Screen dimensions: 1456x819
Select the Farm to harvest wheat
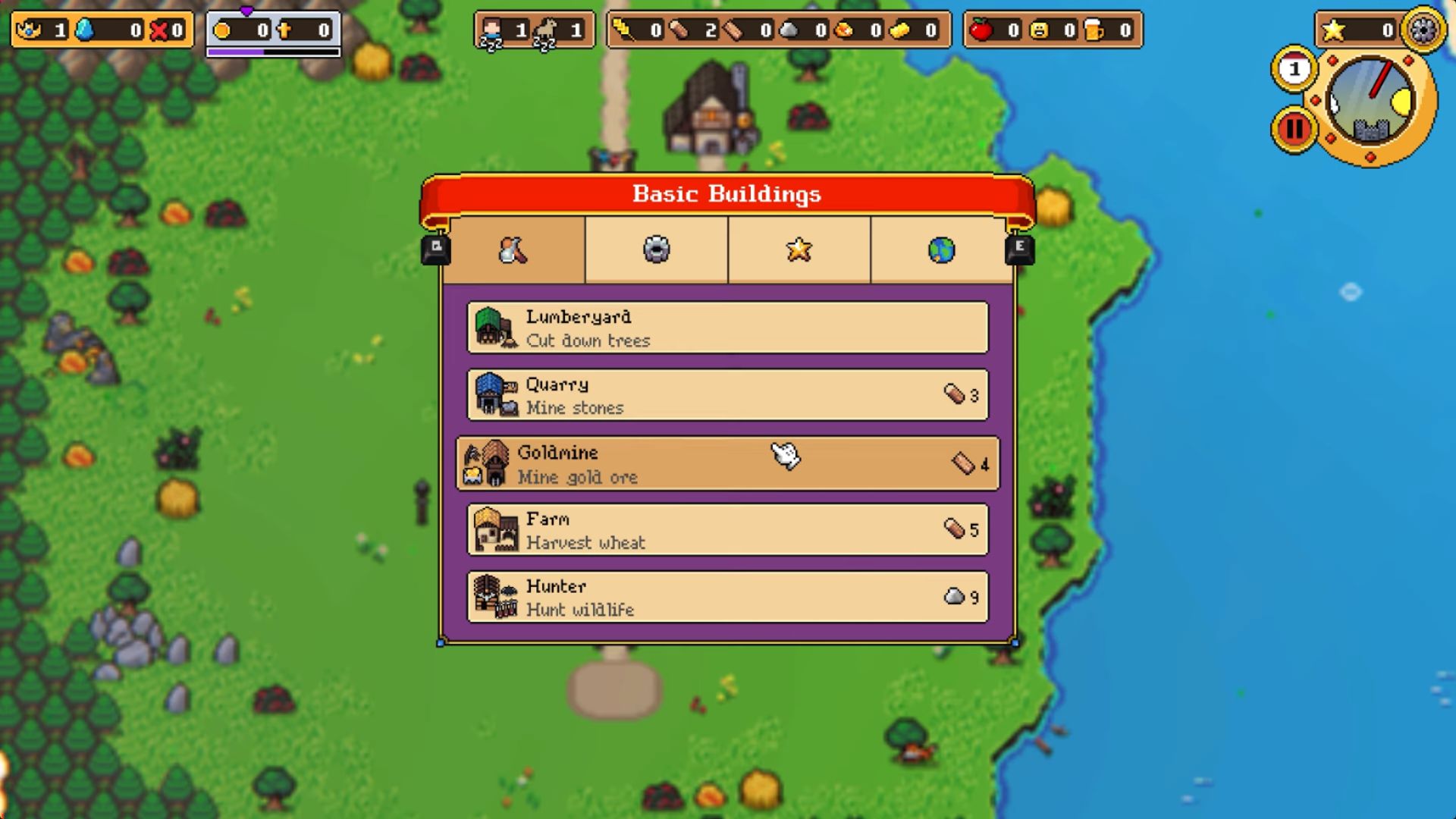[x=726, y=529]
